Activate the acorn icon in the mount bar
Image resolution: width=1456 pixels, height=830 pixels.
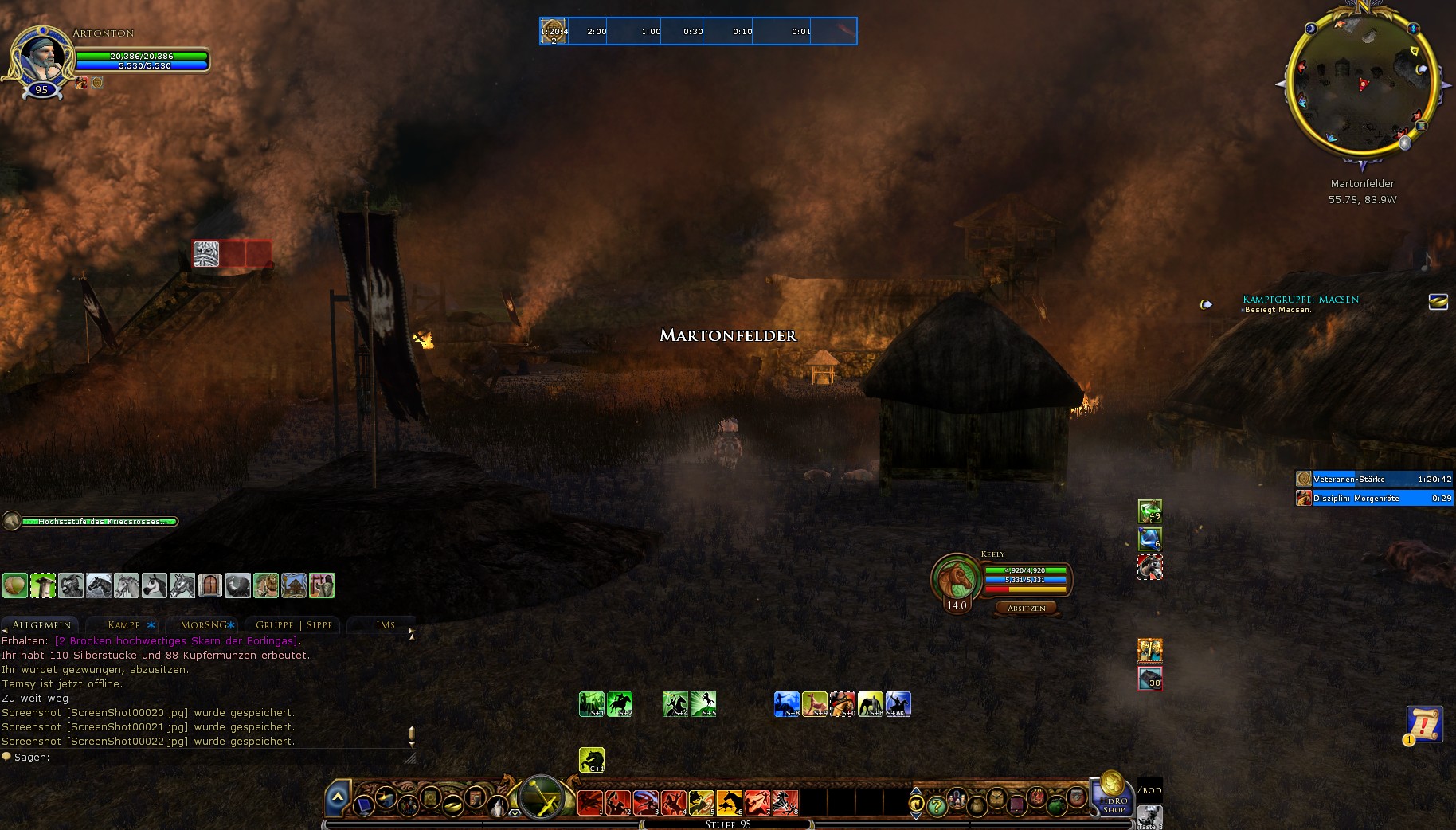[15, 585]
